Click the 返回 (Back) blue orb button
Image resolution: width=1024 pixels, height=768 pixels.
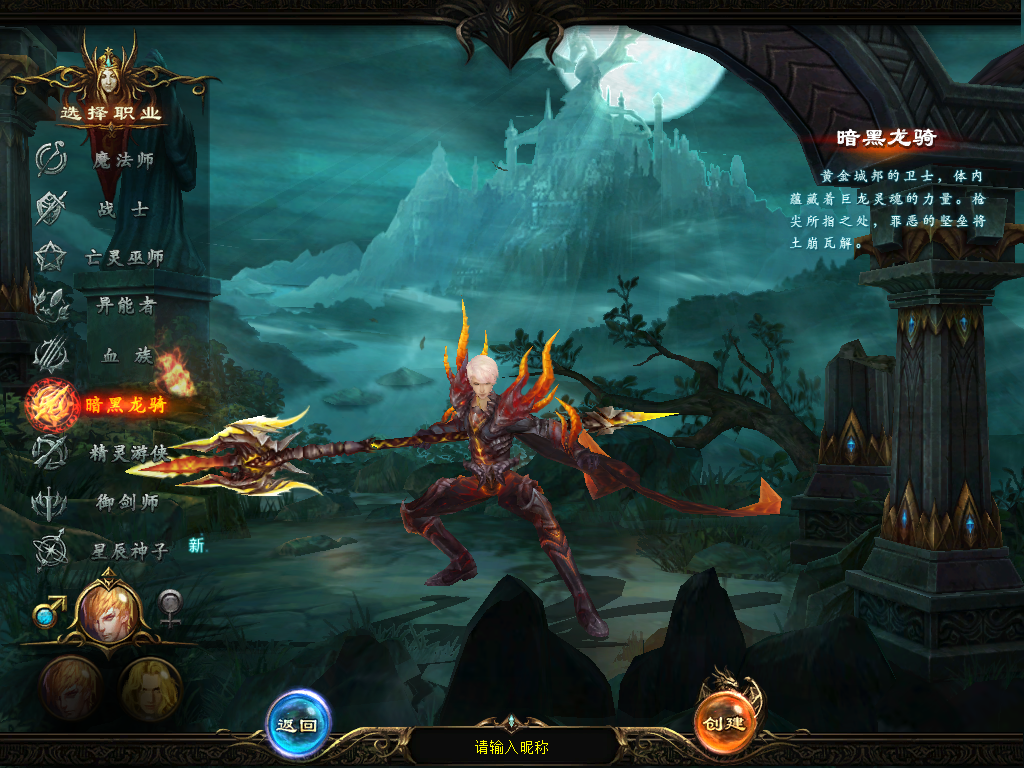[298, 724]
